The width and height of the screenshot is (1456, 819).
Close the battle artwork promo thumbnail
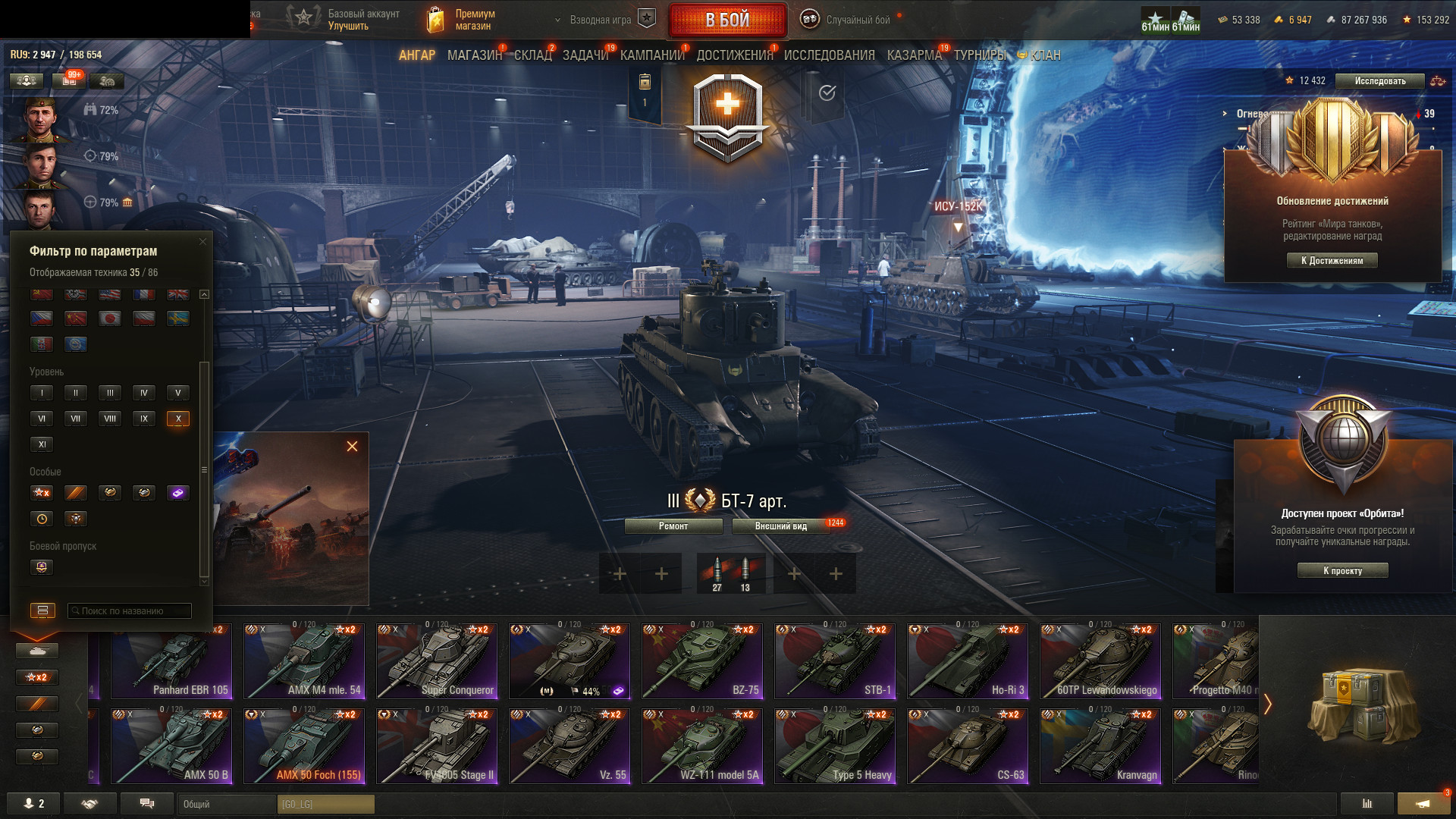click(x=352, y=447)
